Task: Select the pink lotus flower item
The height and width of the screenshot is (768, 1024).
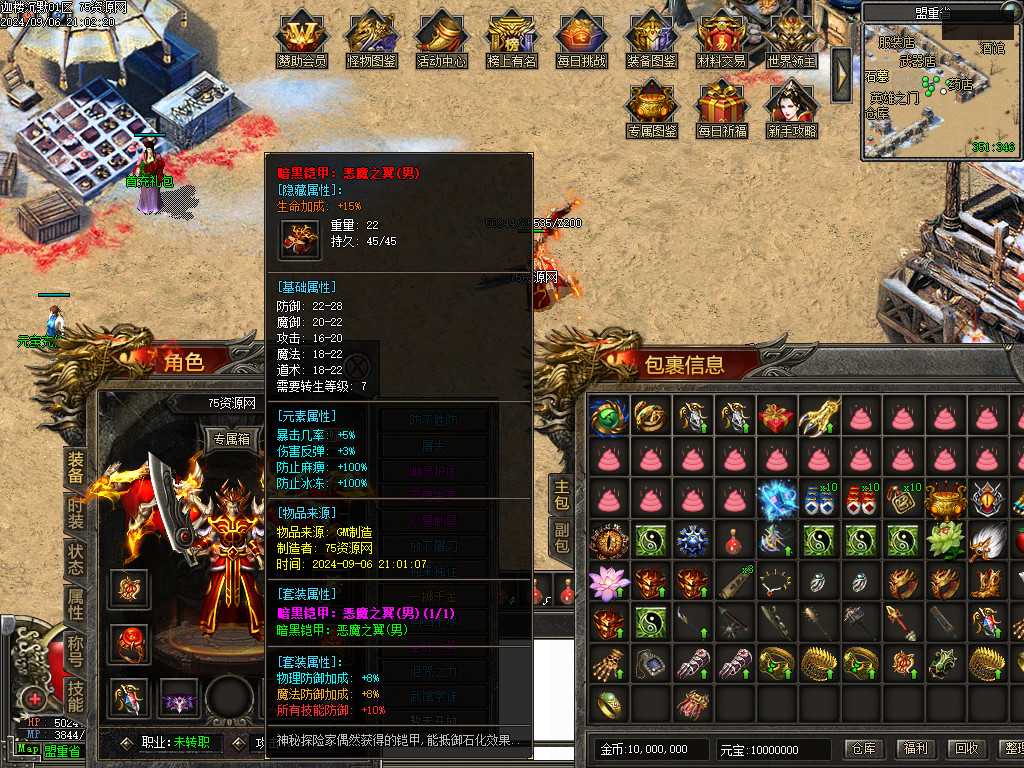Action: [x=606, y=582]
